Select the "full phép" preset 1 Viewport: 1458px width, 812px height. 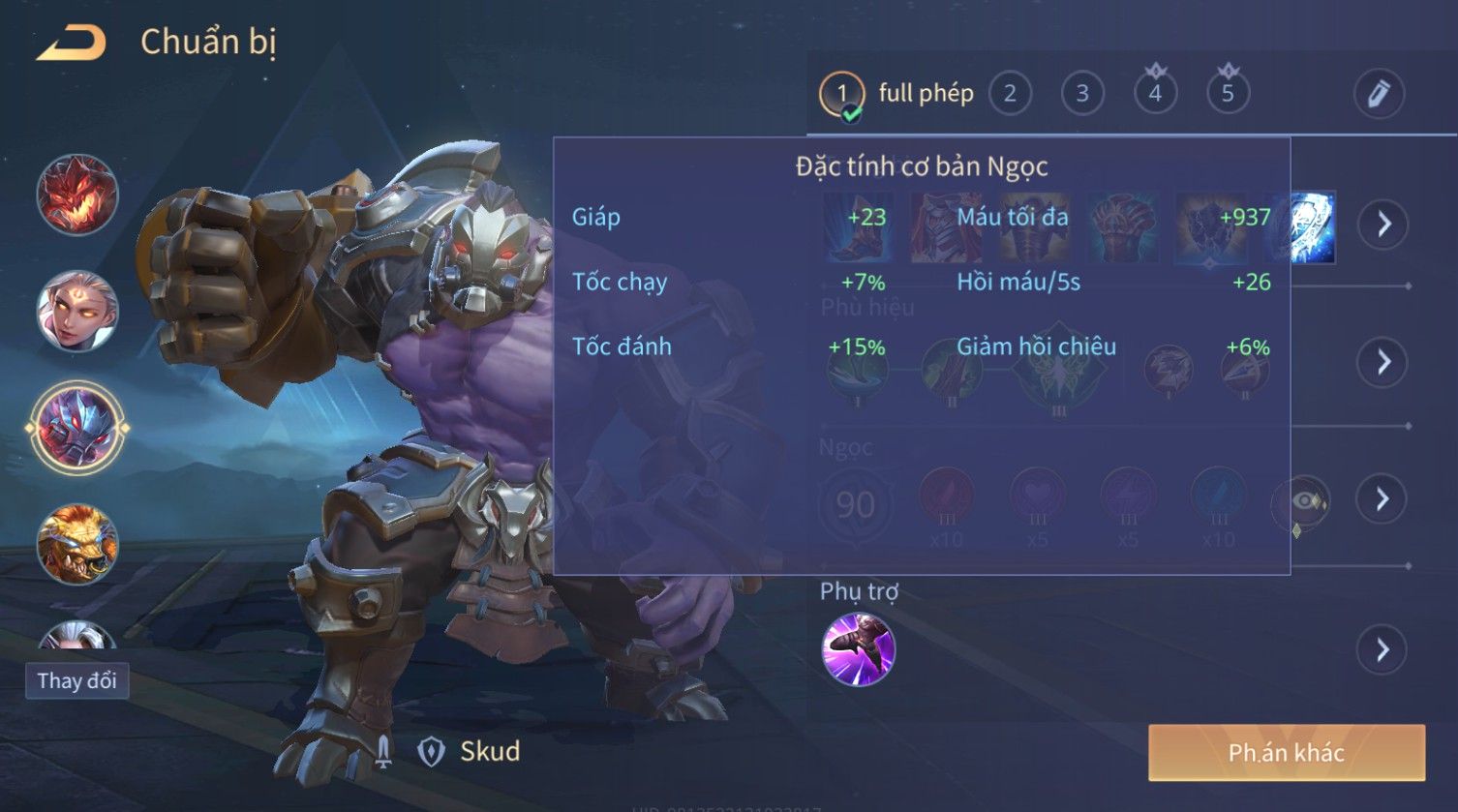point(841,94)
